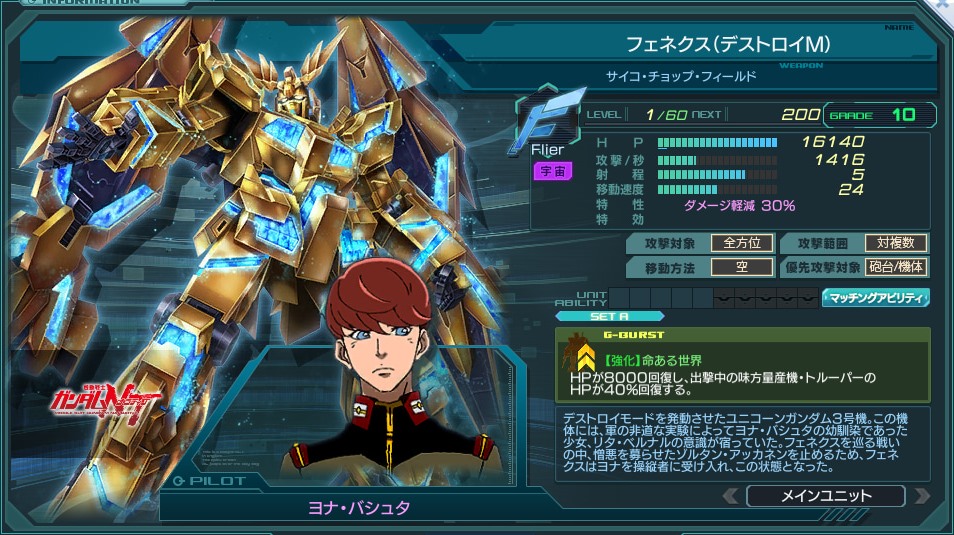Close the unit information window

tap(941, 6)
